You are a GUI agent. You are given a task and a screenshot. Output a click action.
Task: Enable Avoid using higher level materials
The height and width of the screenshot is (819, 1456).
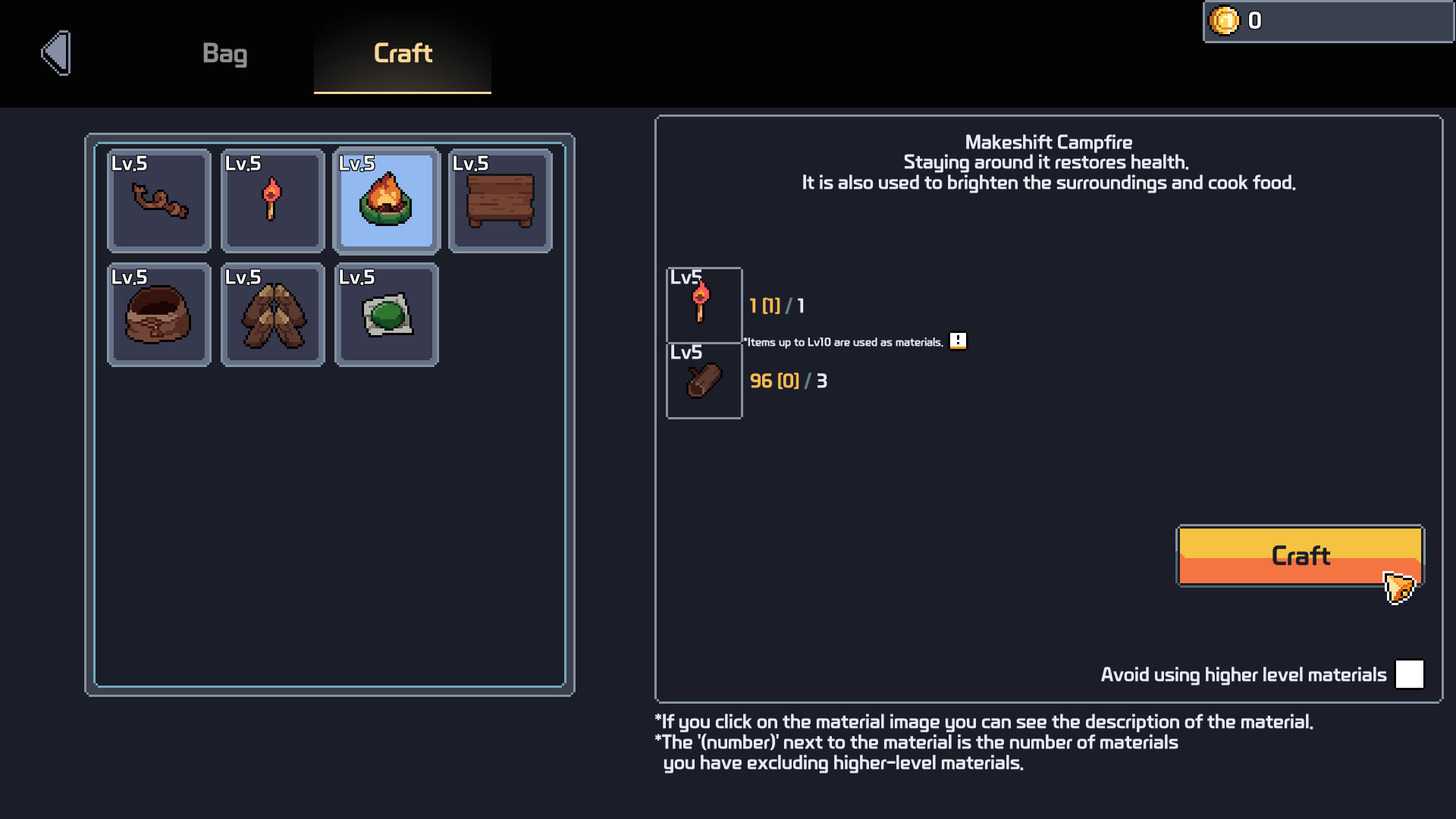1409,674
